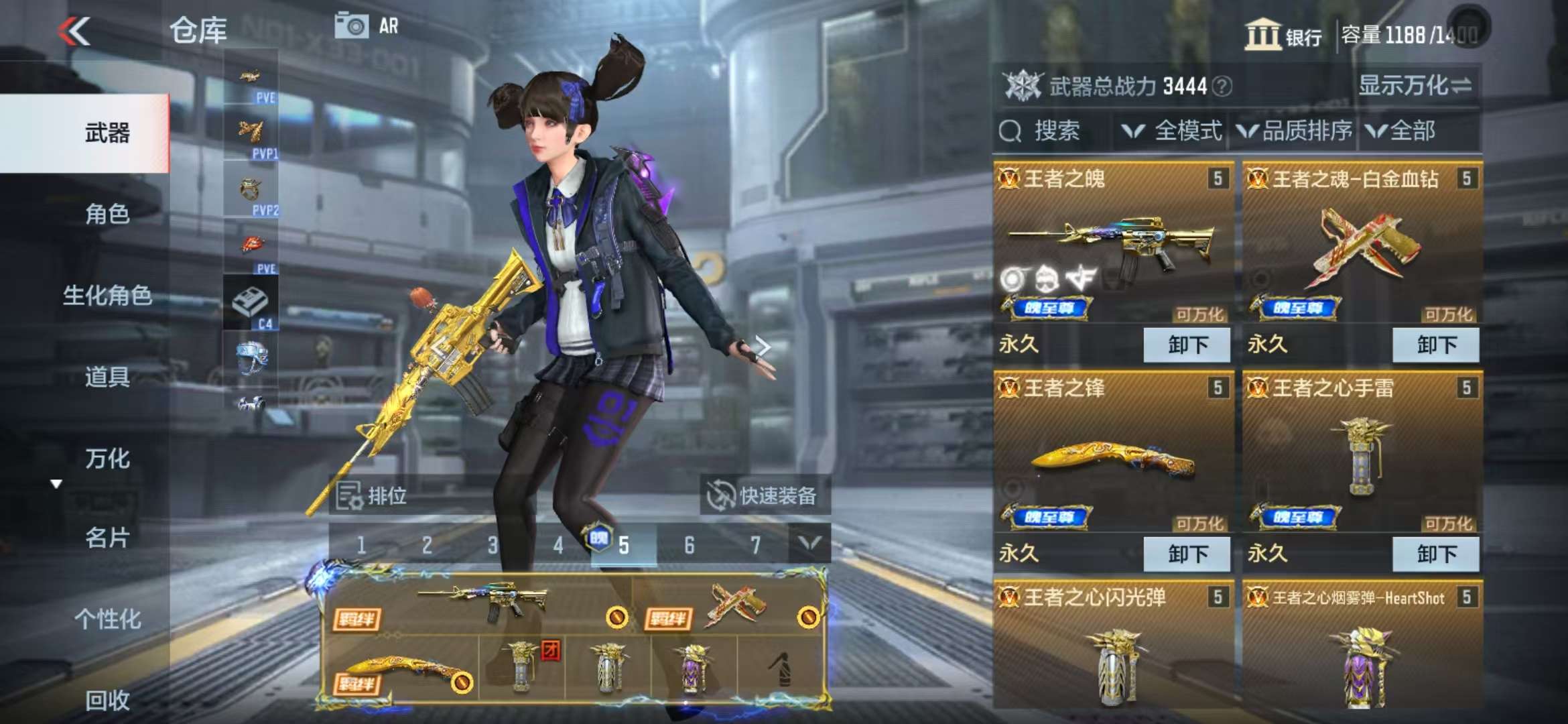The height and width of the screenshot is (724, 1568).
Task: Toggle the 显示万化 display switch
Action: [1414, 86]
